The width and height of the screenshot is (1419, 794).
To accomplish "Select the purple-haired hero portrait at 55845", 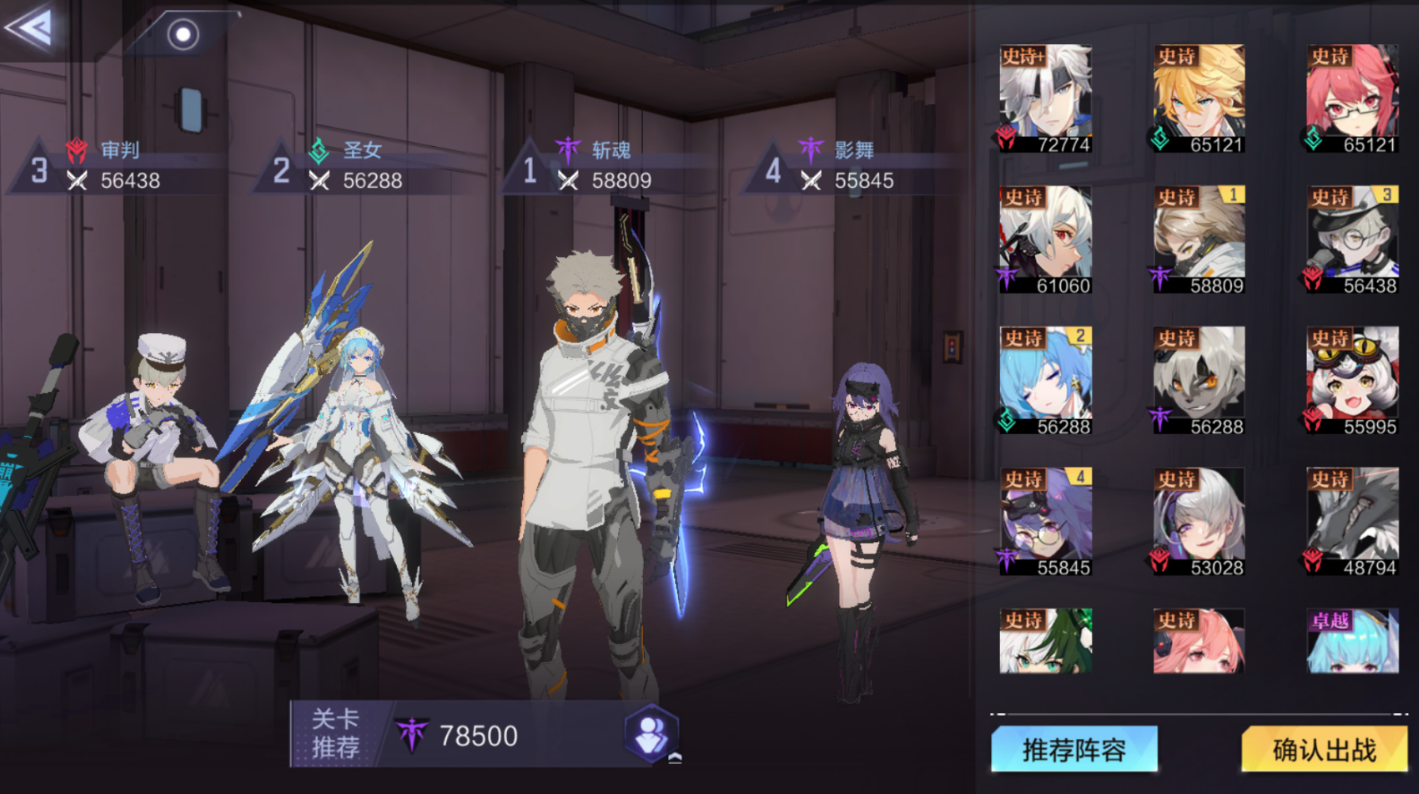I will tap(1045, 521).
